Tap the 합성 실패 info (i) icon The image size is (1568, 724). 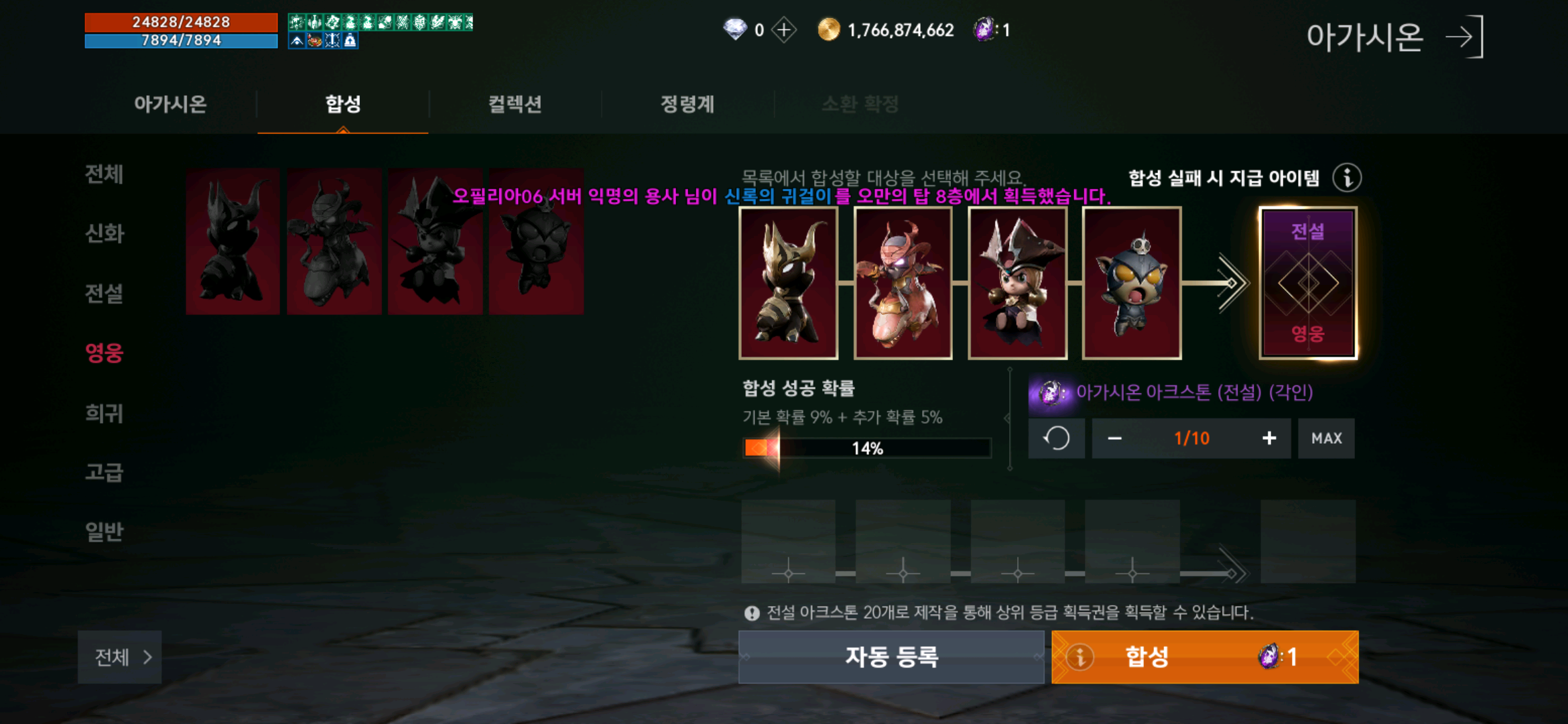click(1347, 178)
